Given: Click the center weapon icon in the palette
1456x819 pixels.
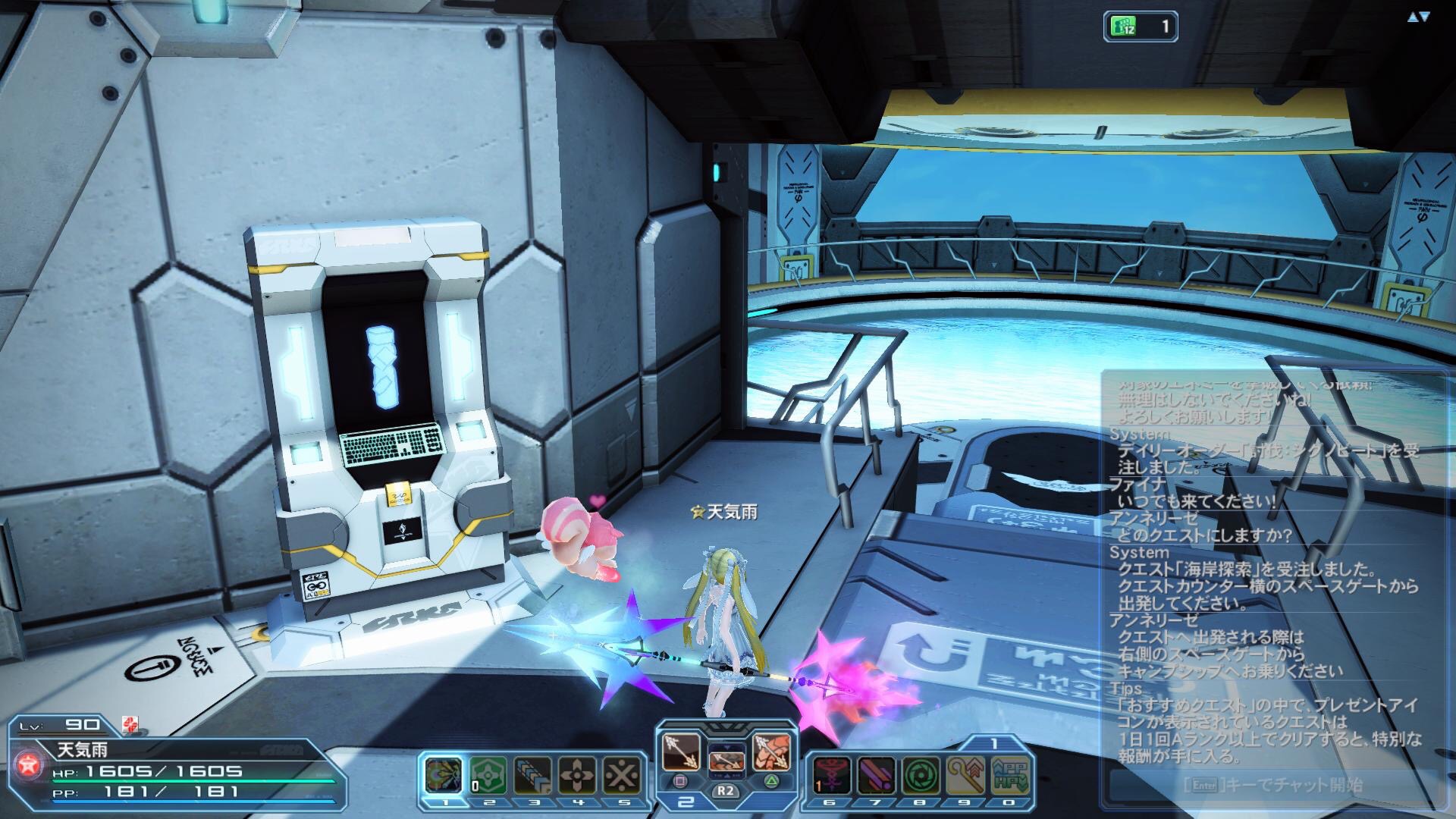Looking at the screenshot, I should pos(726,759).
